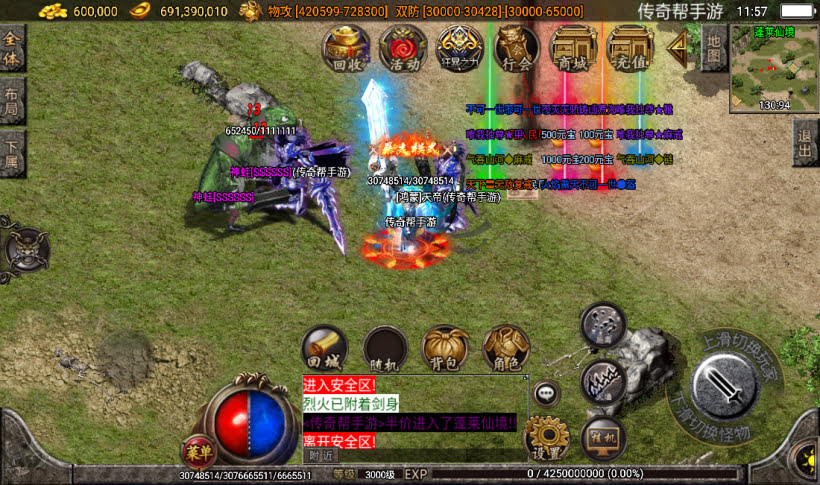Open the 角色 character sheet
820x485 pixels.
tap(507, 348)
